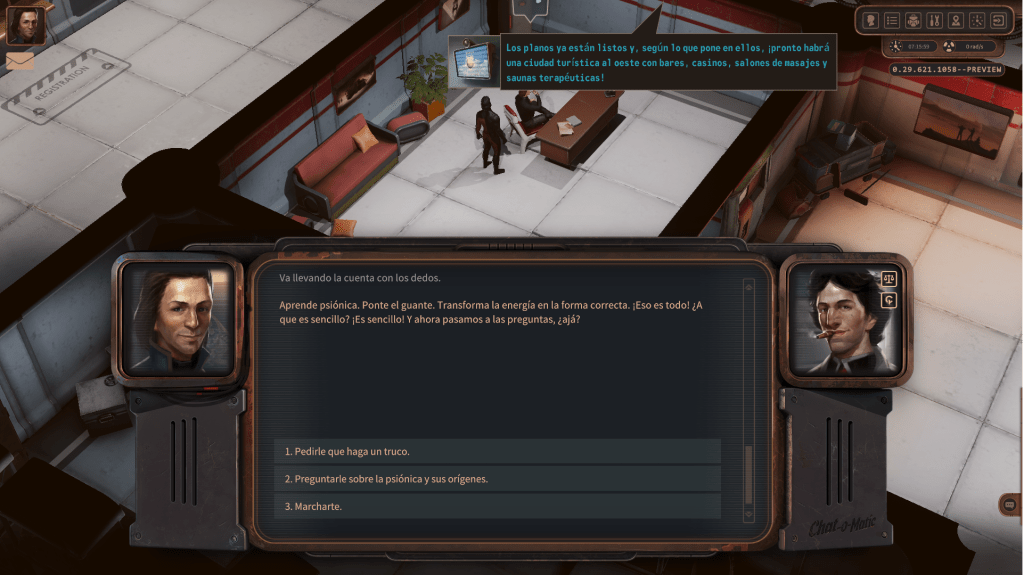Click the balance scales icon on NPC portrait
The height and width of the screenshot is (575, 1024).
889,279
